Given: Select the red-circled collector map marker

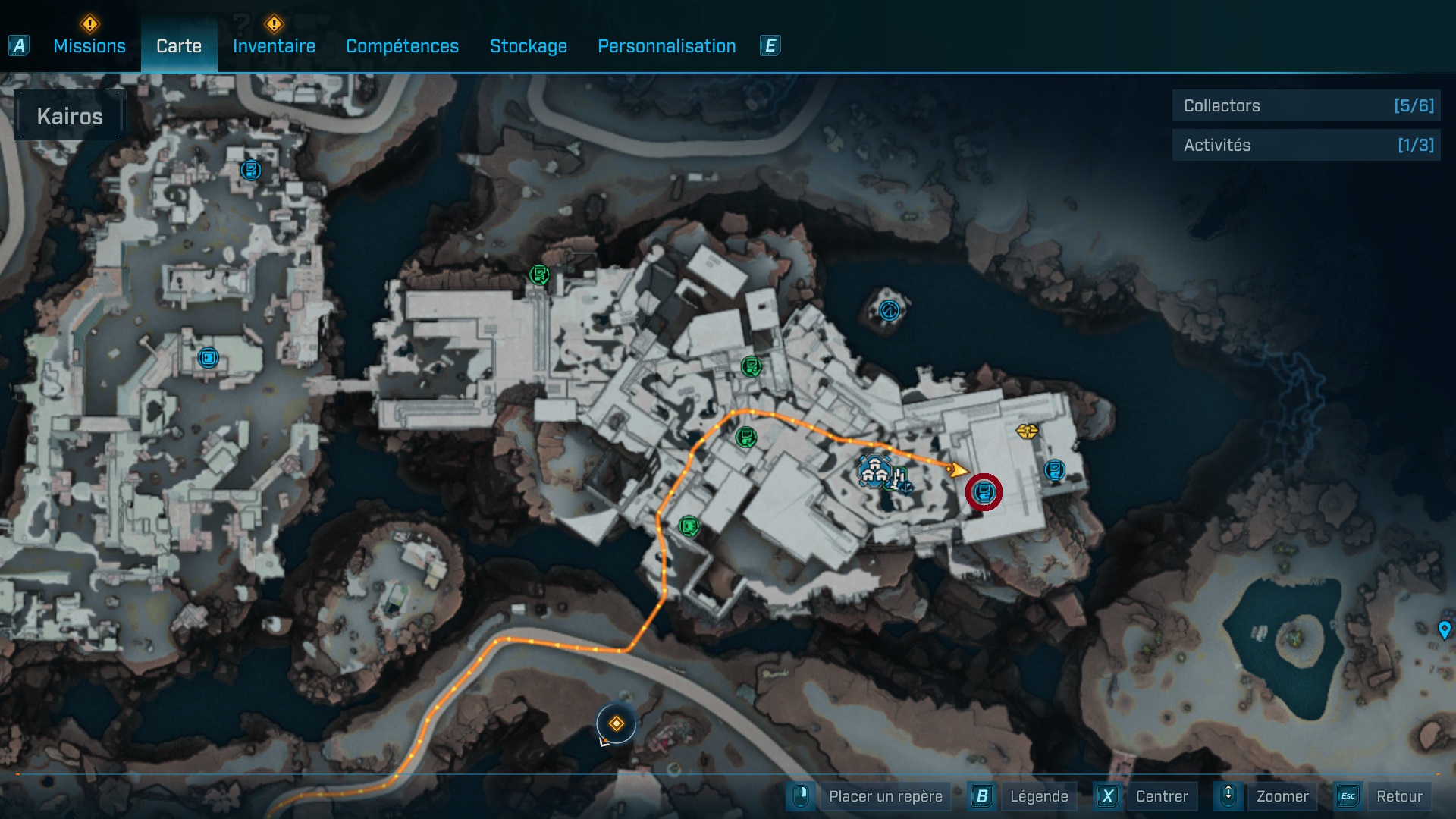Looking at the screenshot, I should tap(984, 493).
